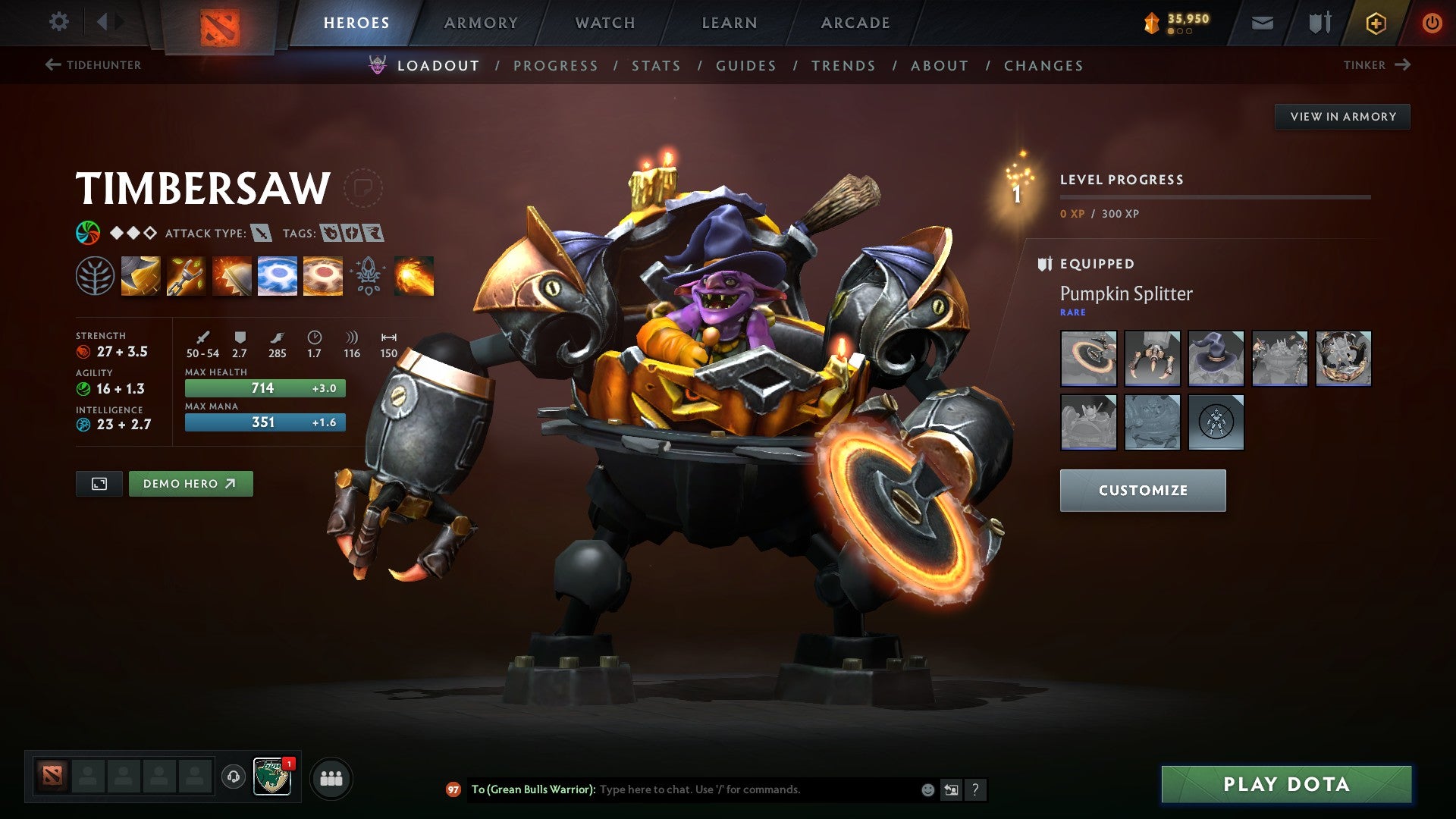Screen dimensions: 1456x819
Task: Open the ARCADE menu item
Action: click(x=855, y=22)
